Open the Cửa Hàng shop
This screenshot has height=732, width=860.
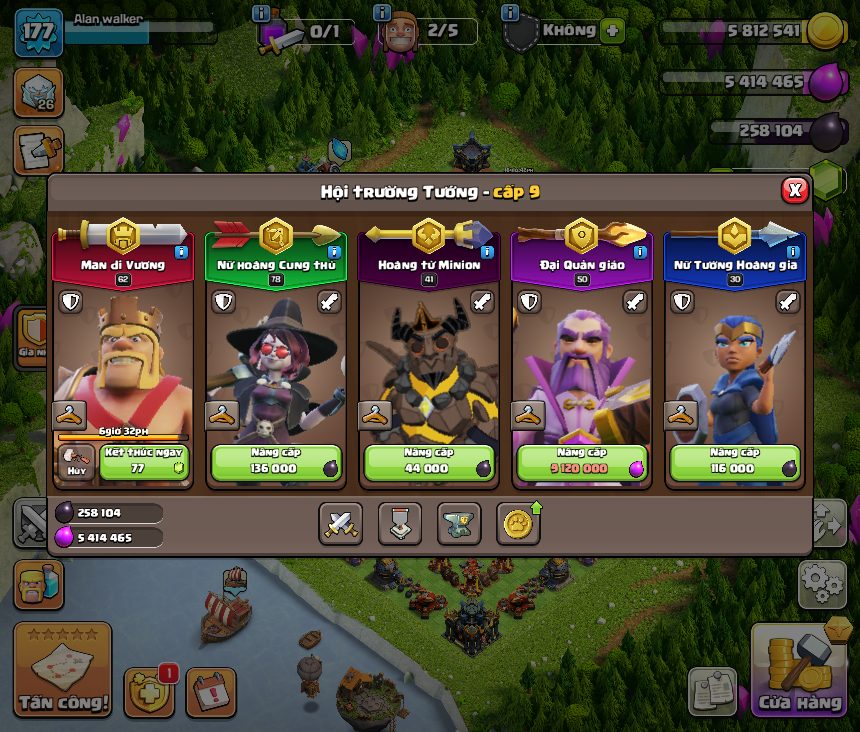(798, 672)
